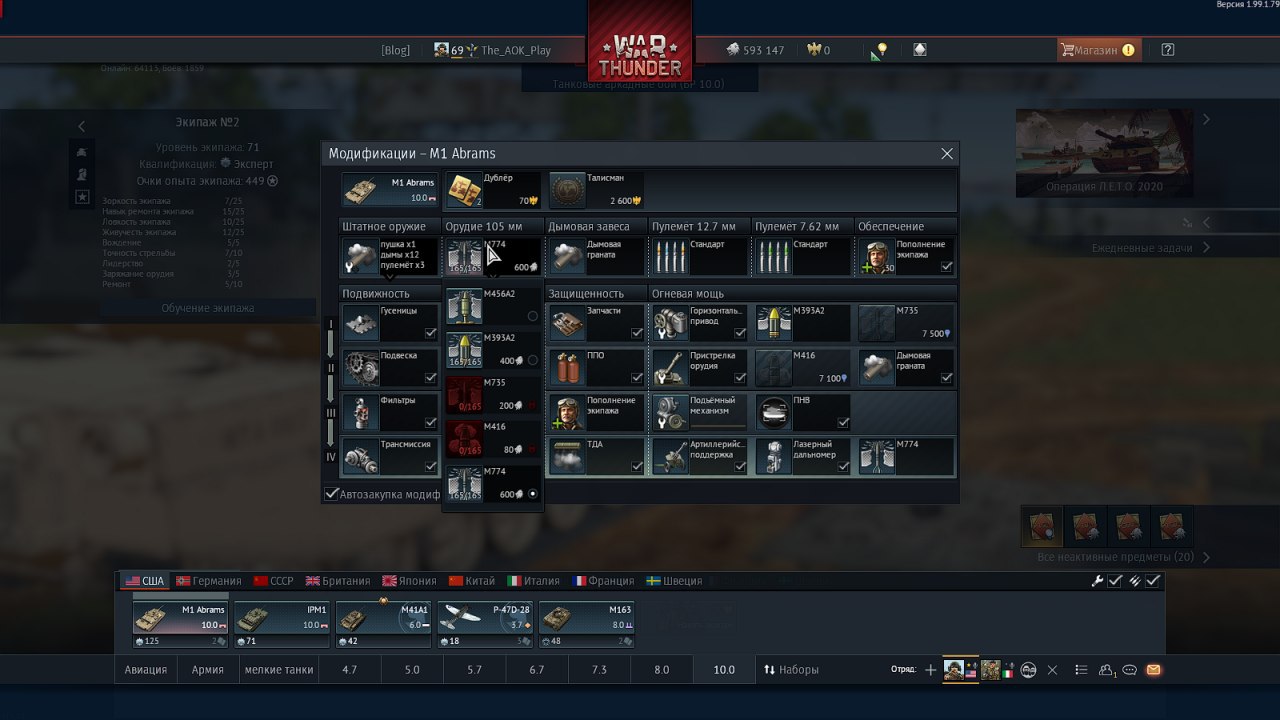The image size is (1280, 720).
Task: Choose M393A2 shell in ammo list
Action: pyautogui.click(x=493, y=350)
